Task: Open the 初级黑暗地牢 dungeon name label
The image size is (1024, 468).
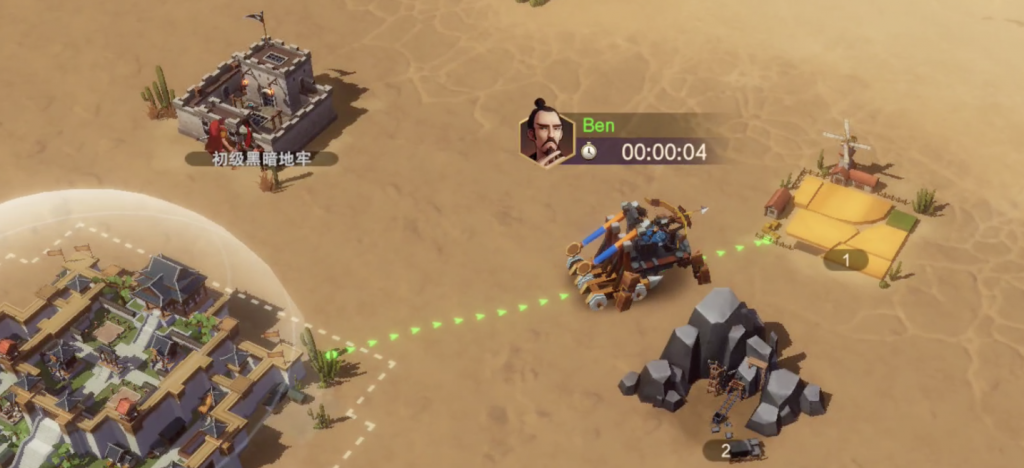Action: [x=260, y=158]
